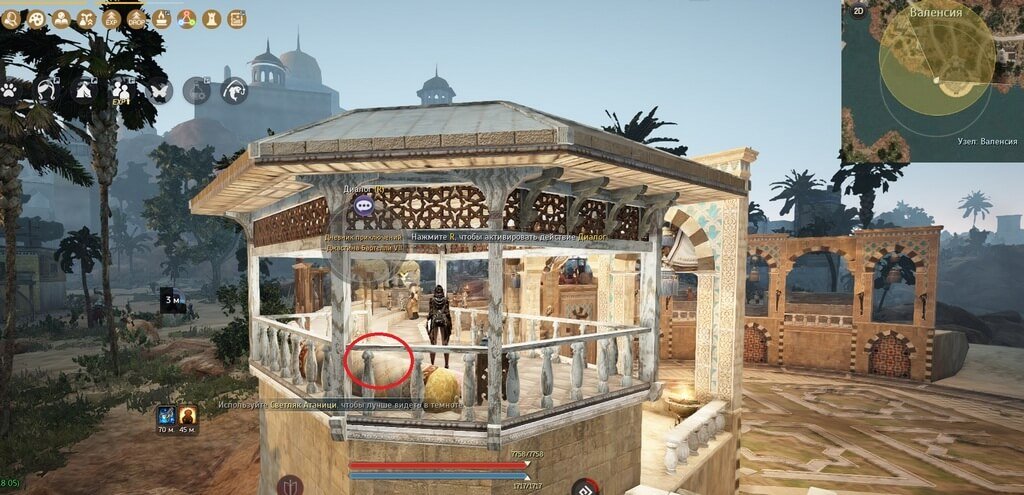The width and height of the screenshot is (1024, 495).
Task: Open the magnifying glass search icon
Action: [x=9, y=19]
